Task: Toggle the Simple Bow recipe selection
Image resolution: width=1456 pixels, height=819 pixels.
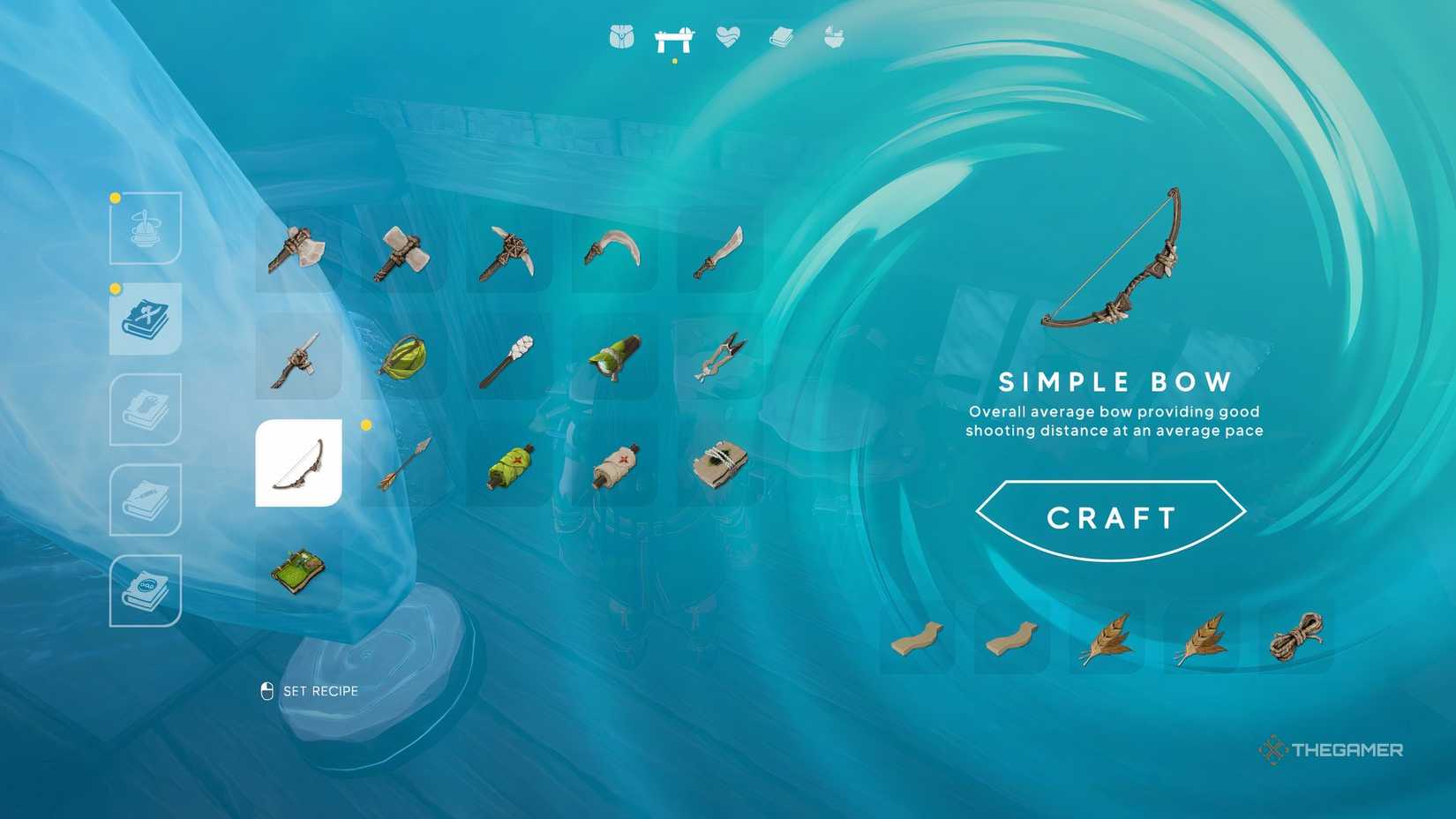Action: tap(300, 462)
